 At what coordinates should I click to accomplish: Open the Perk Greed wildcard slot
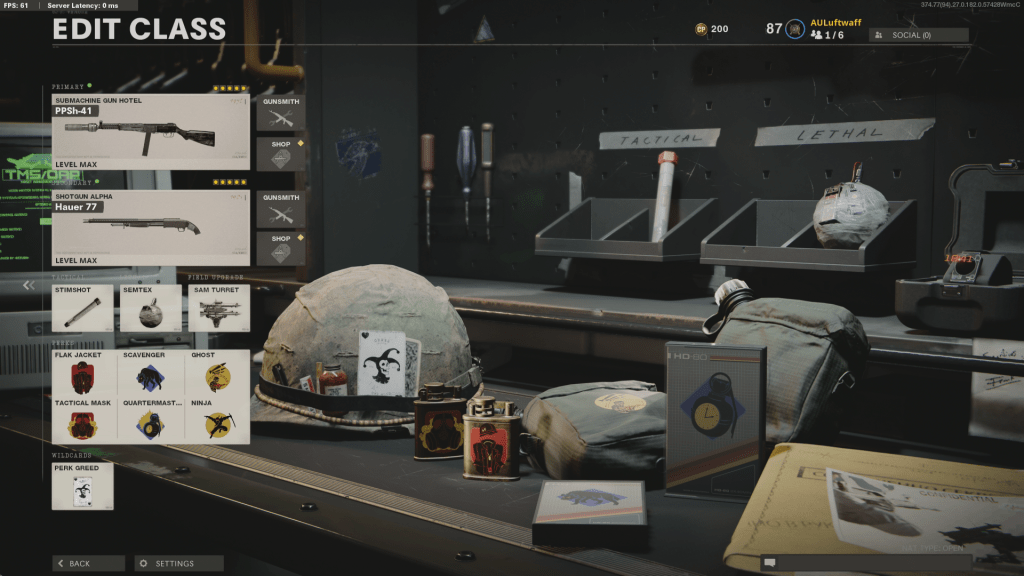pos(83,486)
